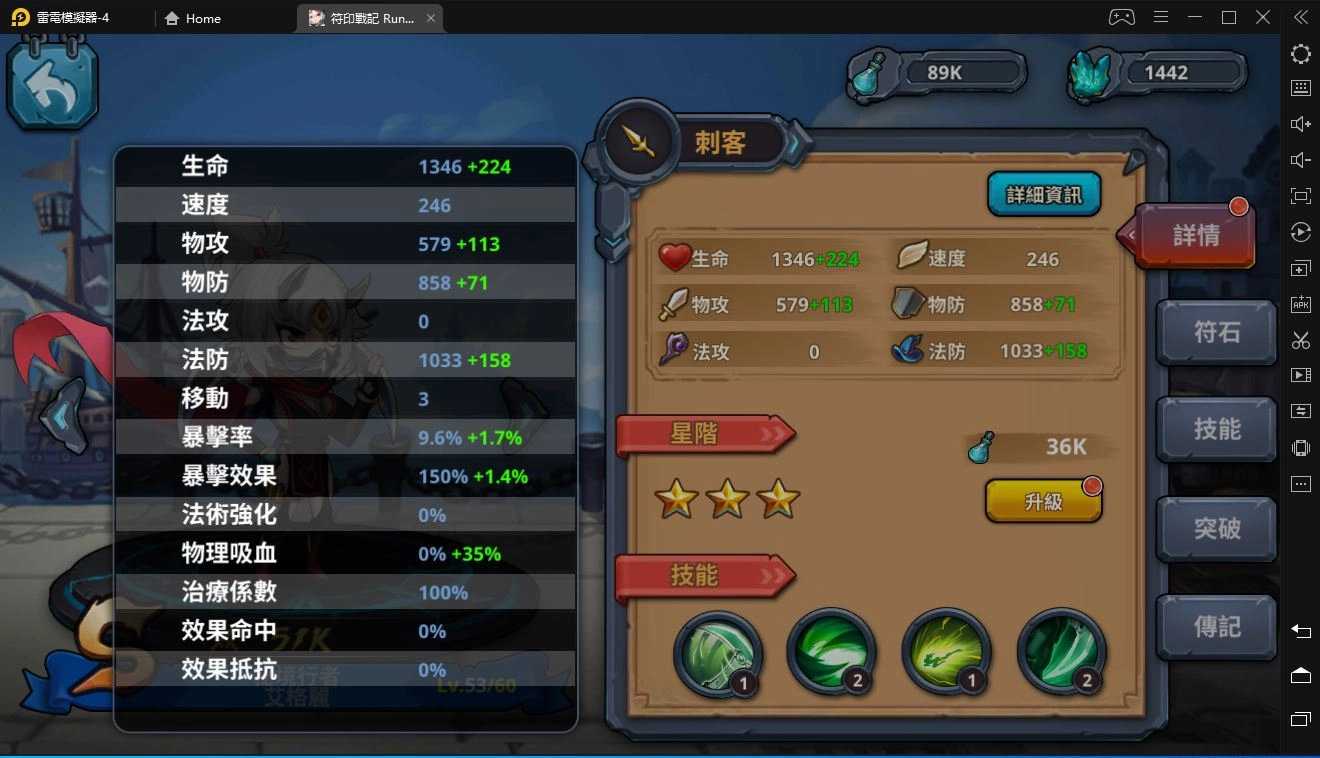Select the yellow-green lightning skill icon

(x=946, y=654)
